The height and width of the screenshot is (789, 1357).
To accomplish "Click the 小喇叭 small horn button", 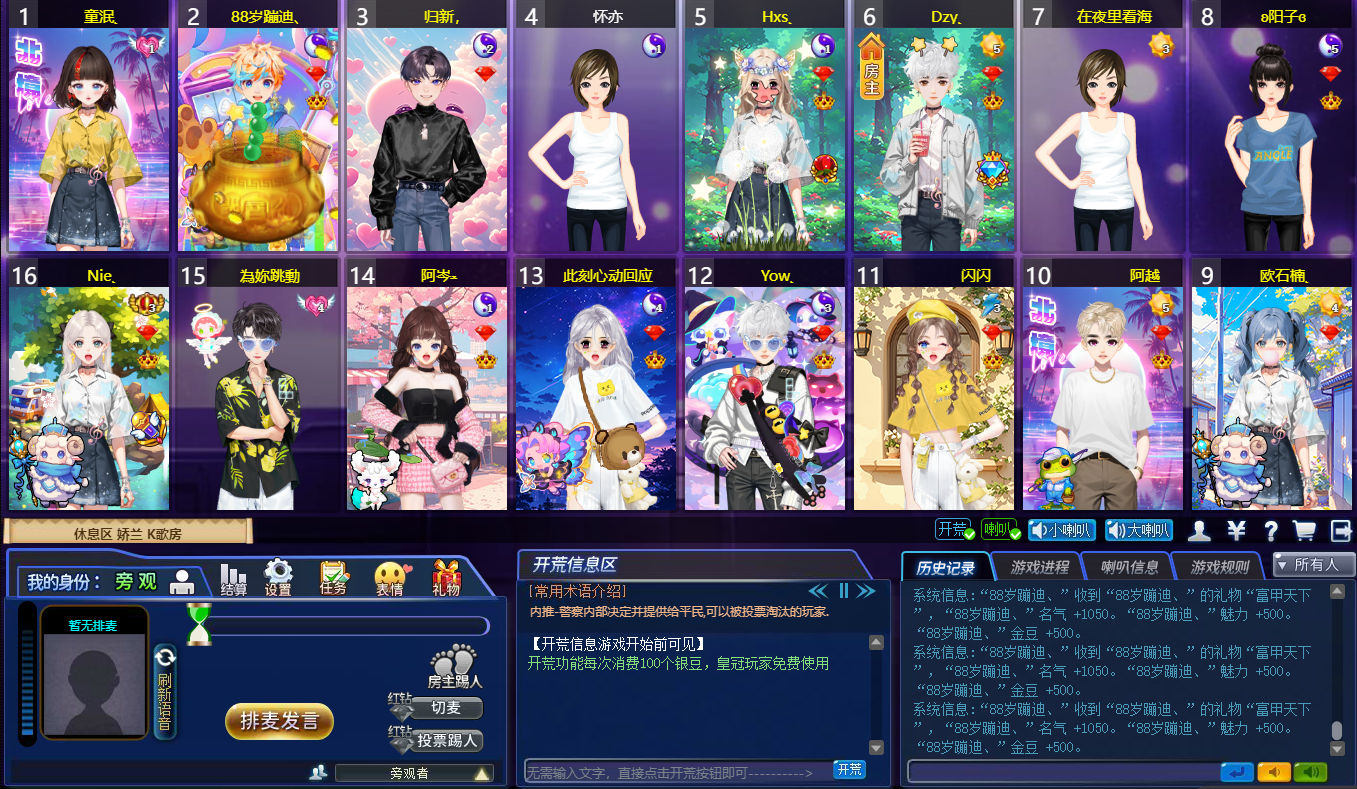I will click(x=1061, y=530).
